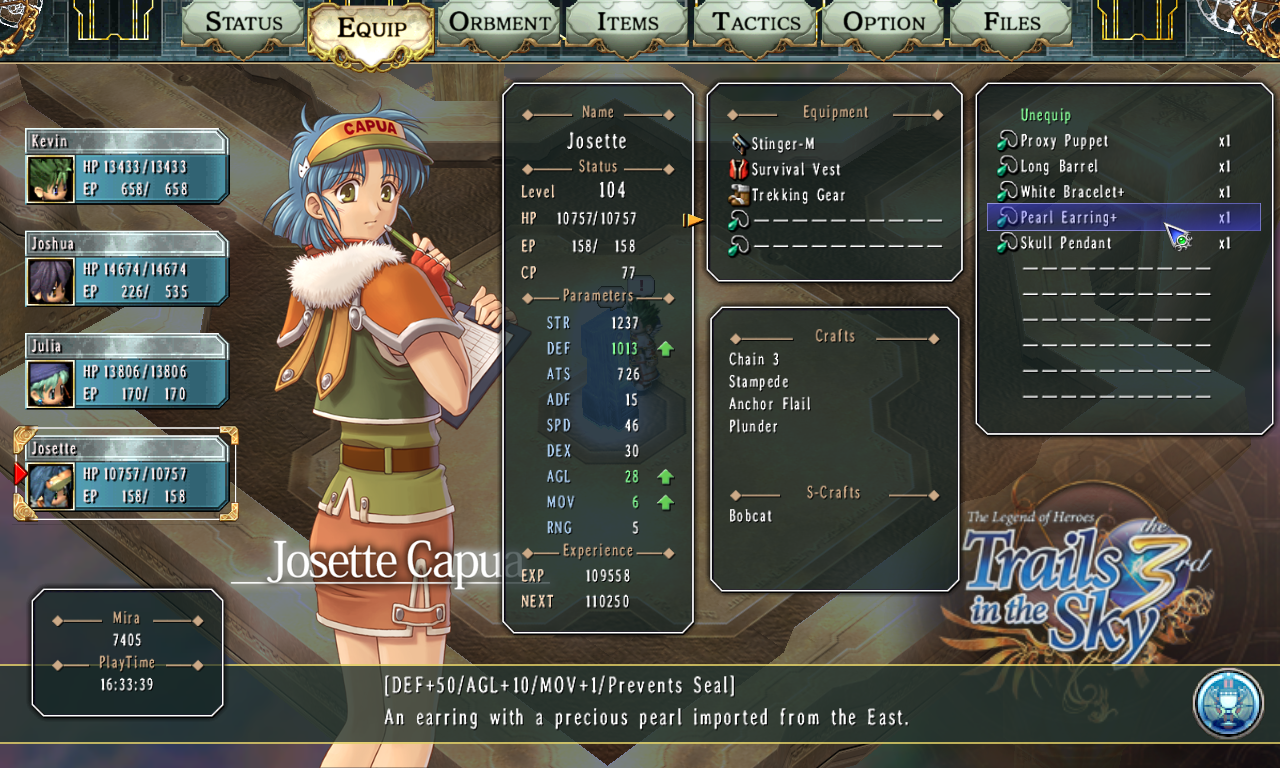Equip the White Bracelet+ accessory
The width and height of the screenshot is (1280, 768).
pyautogui.click(x=1072, y=192)
